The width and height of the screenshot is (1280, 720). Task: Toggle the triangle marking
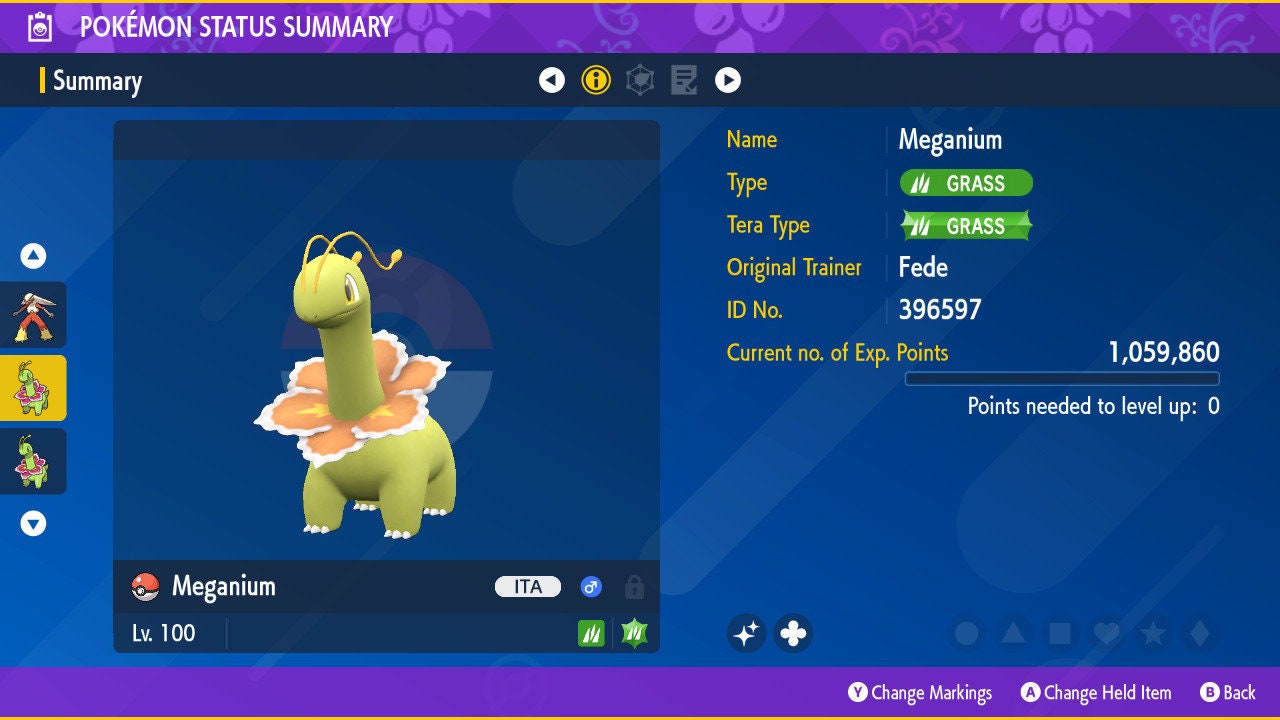(x=1013, y=633)
